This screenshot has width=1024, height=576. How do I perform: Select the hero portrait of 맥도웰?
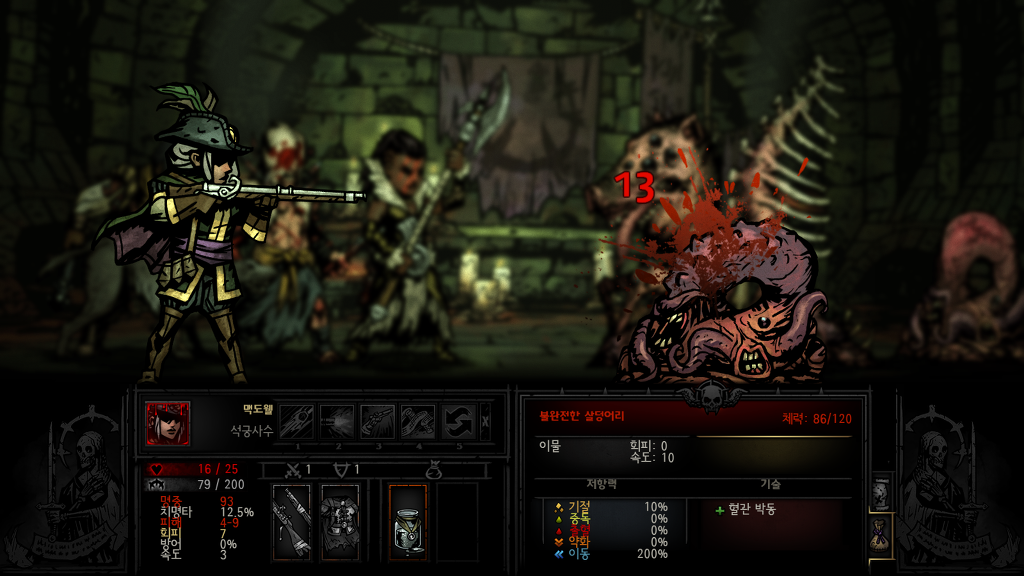coord(167,423)
